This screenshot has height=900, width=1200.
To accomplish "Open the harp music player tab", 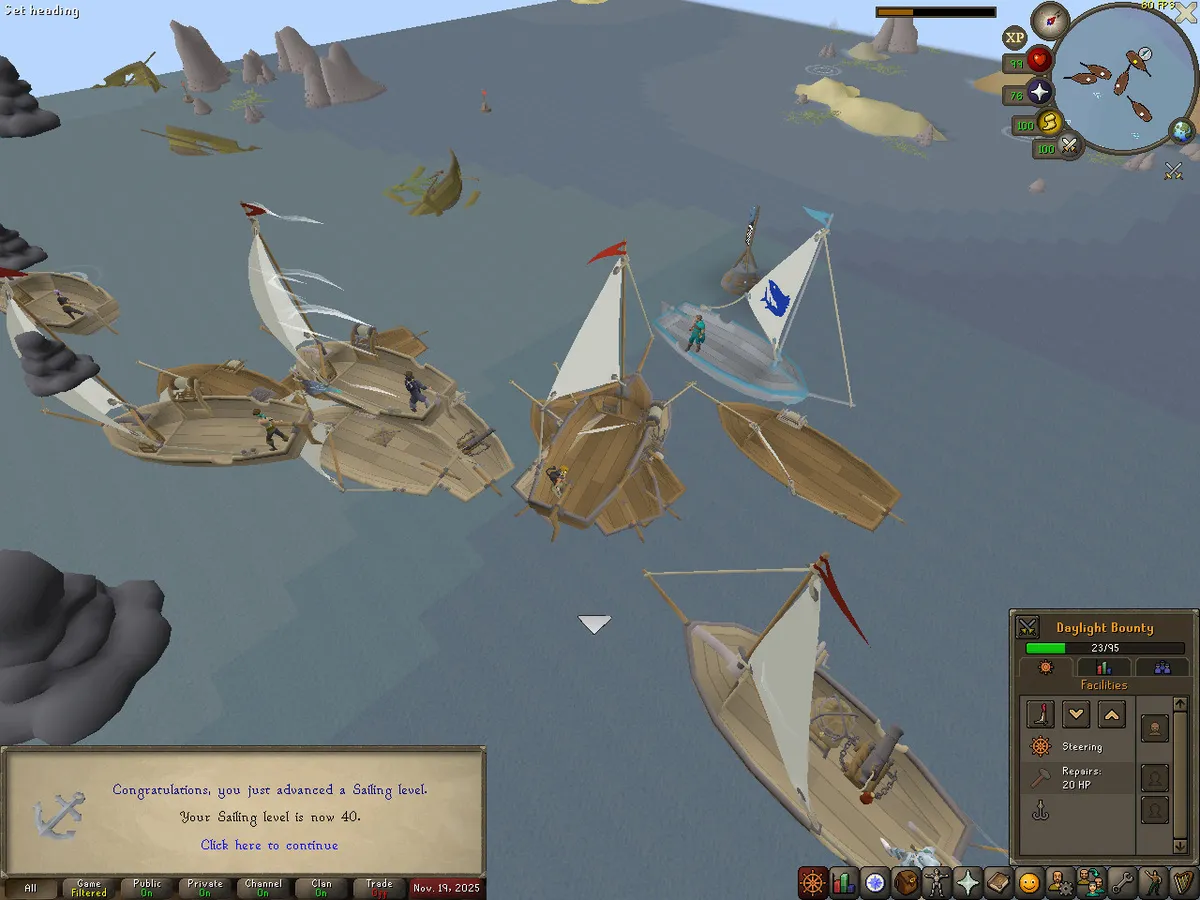I will tap(1183, 883).
